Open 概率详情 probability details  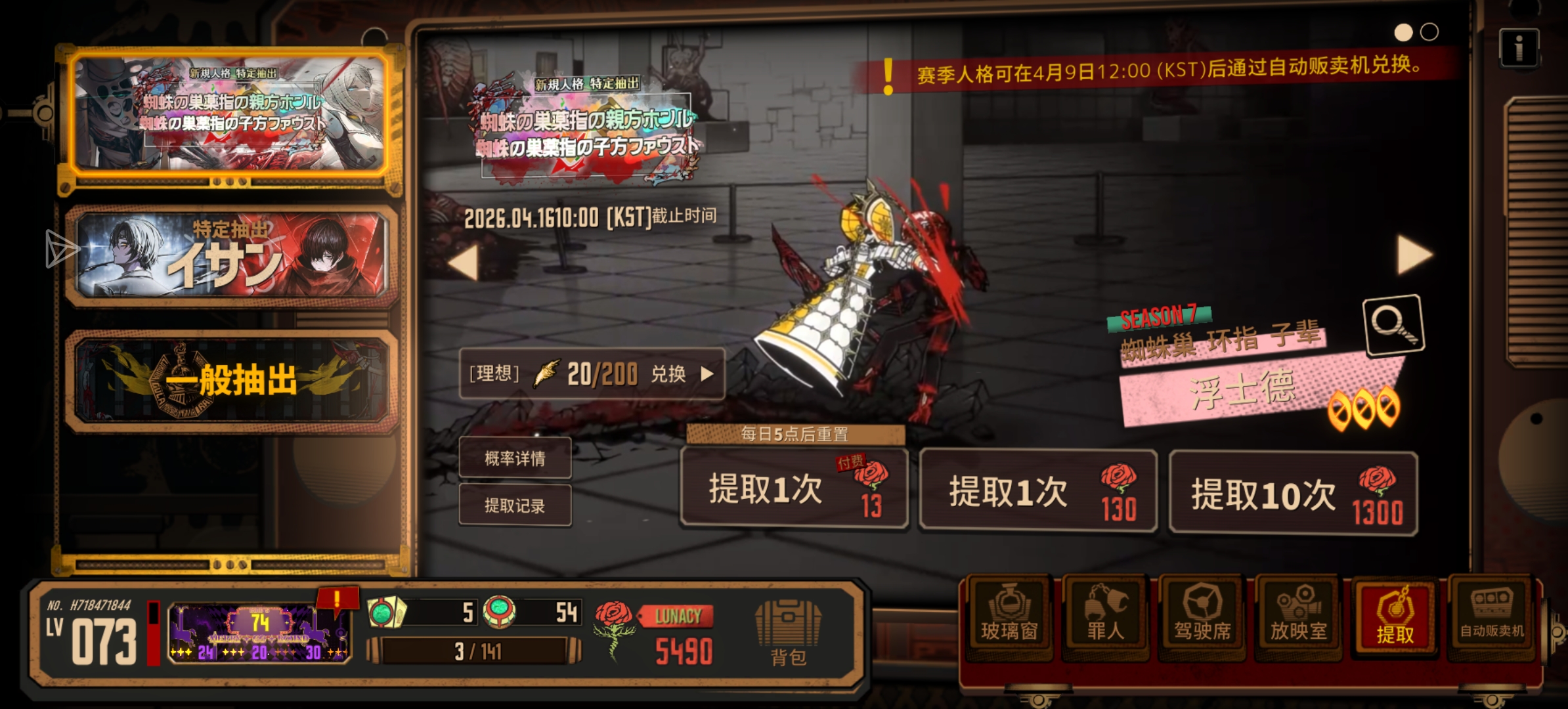pyautogui.click(x=515, y=458)
